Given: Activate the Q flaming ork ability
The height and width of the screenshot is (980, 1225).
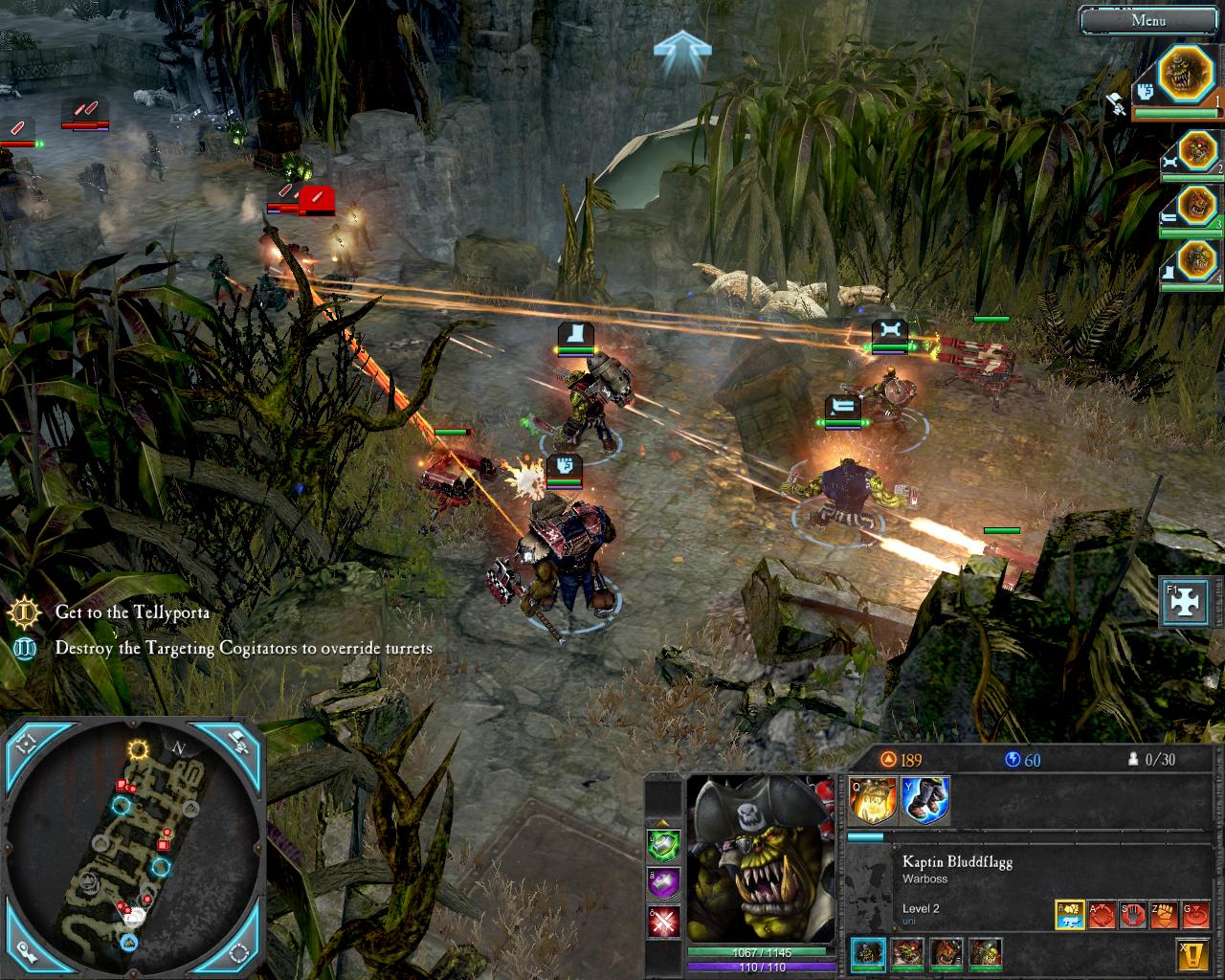Looking at the screenshot, I should [x=873, y=800].
